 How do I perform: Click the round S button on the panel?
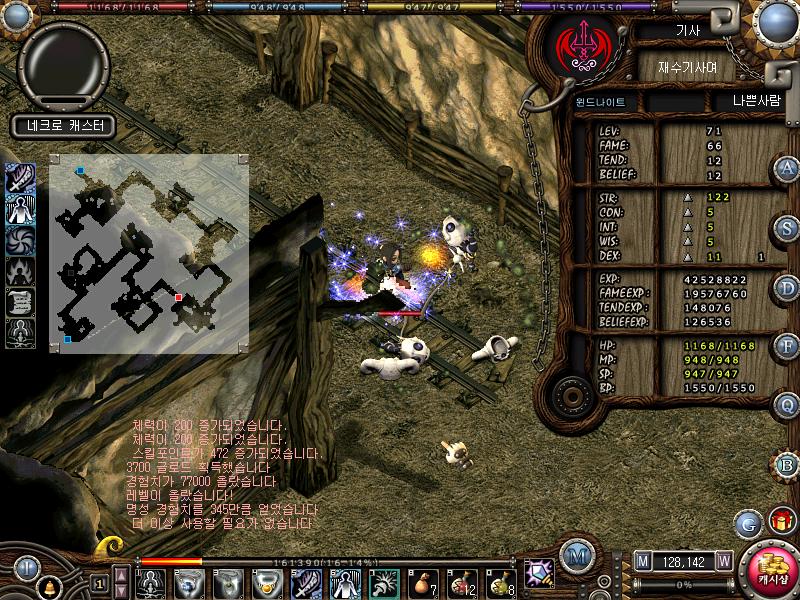tap(788, 228)
